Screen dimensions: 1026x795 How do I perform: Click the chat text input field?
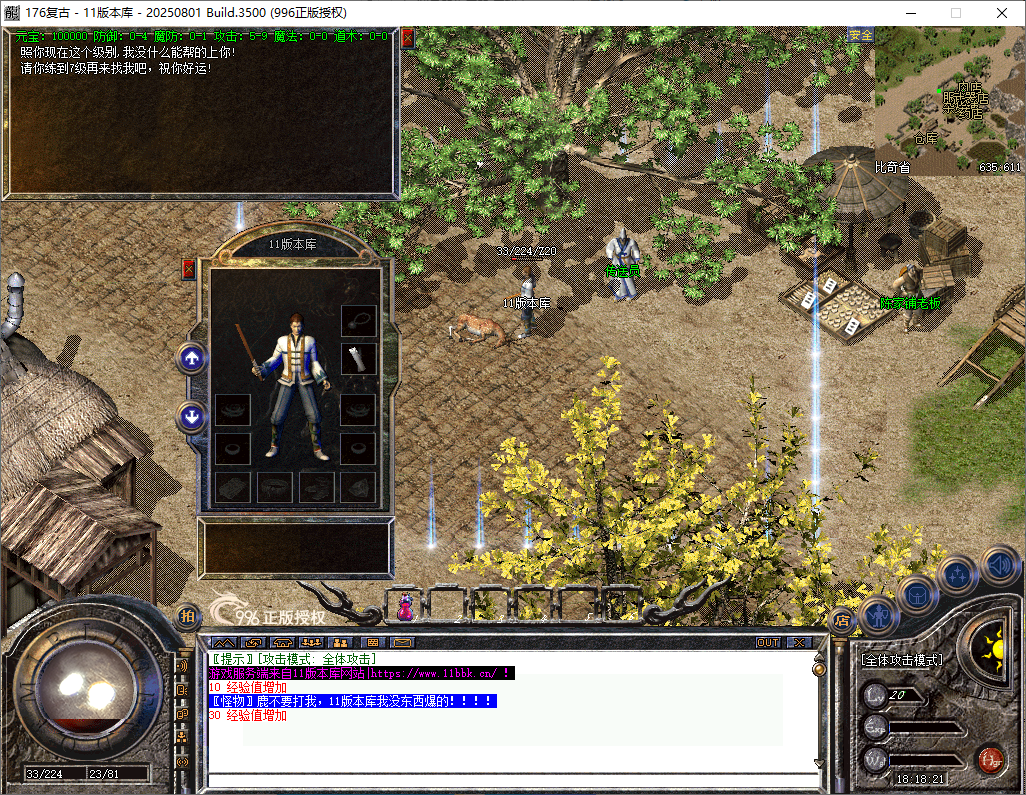(x=510, y=781)
